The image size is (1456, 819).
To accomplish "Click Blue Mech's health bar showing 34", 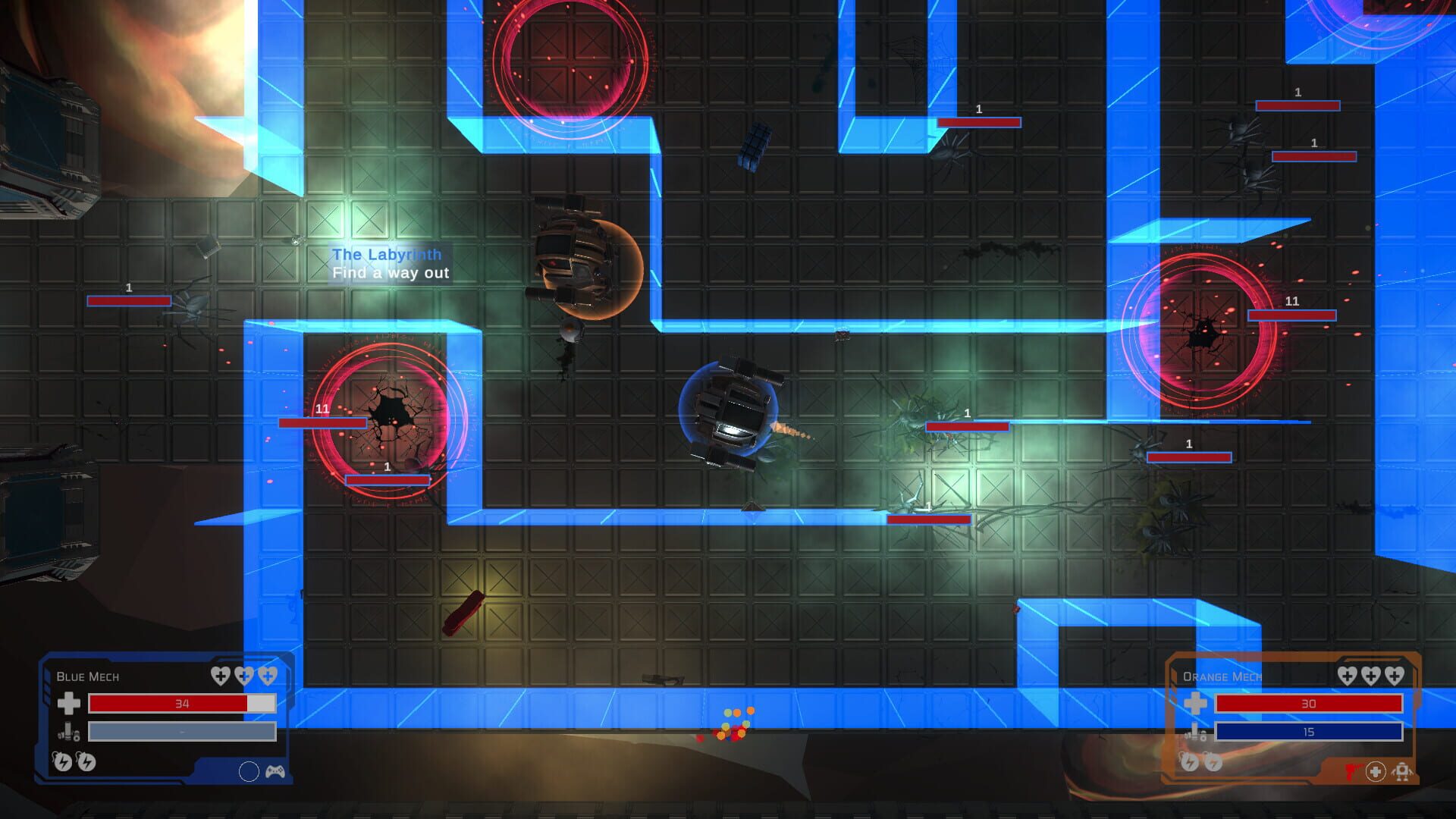I will point(182,704).
